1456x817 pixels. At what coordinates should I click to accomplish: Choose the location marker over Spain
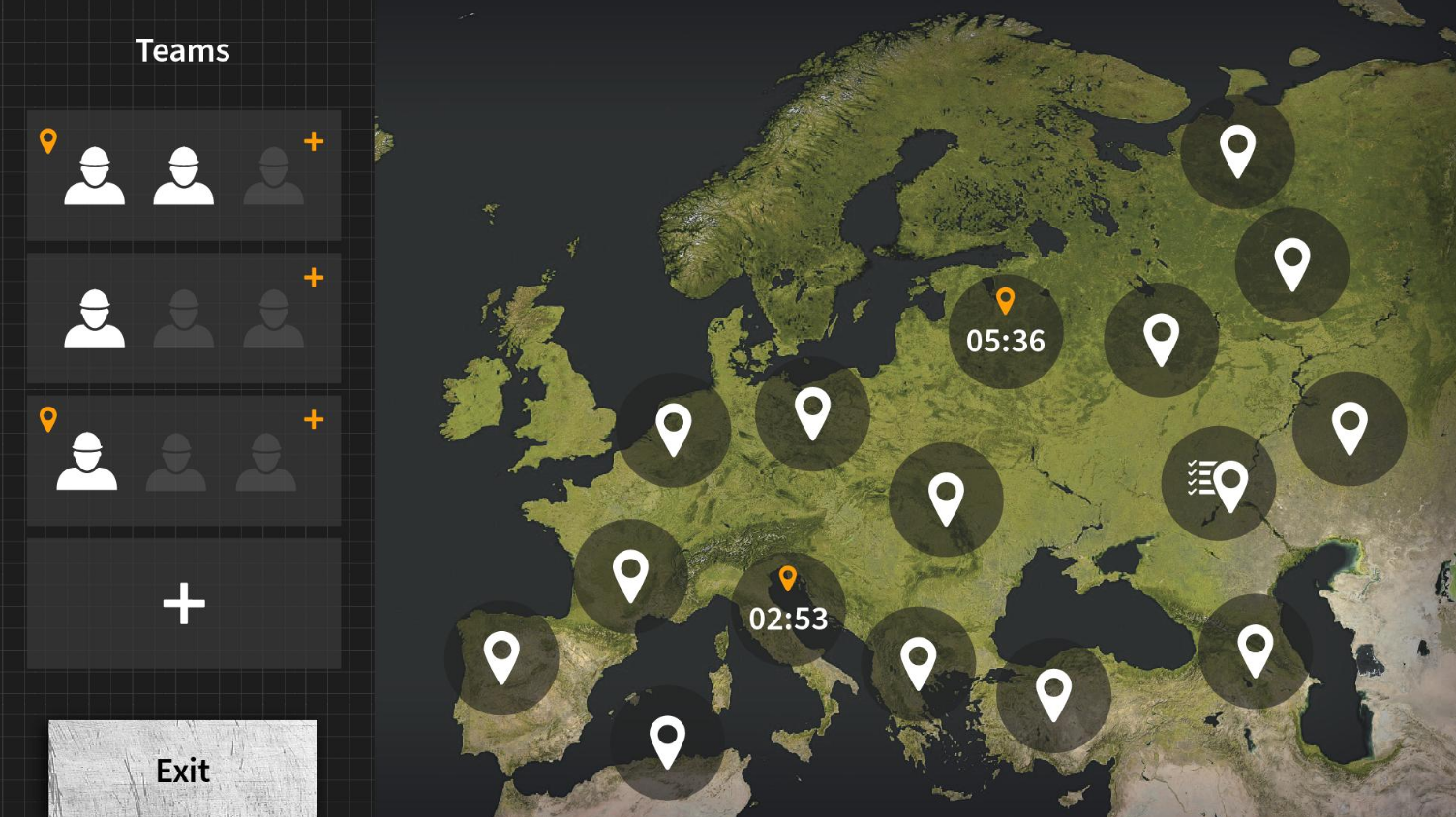point(501,658)
